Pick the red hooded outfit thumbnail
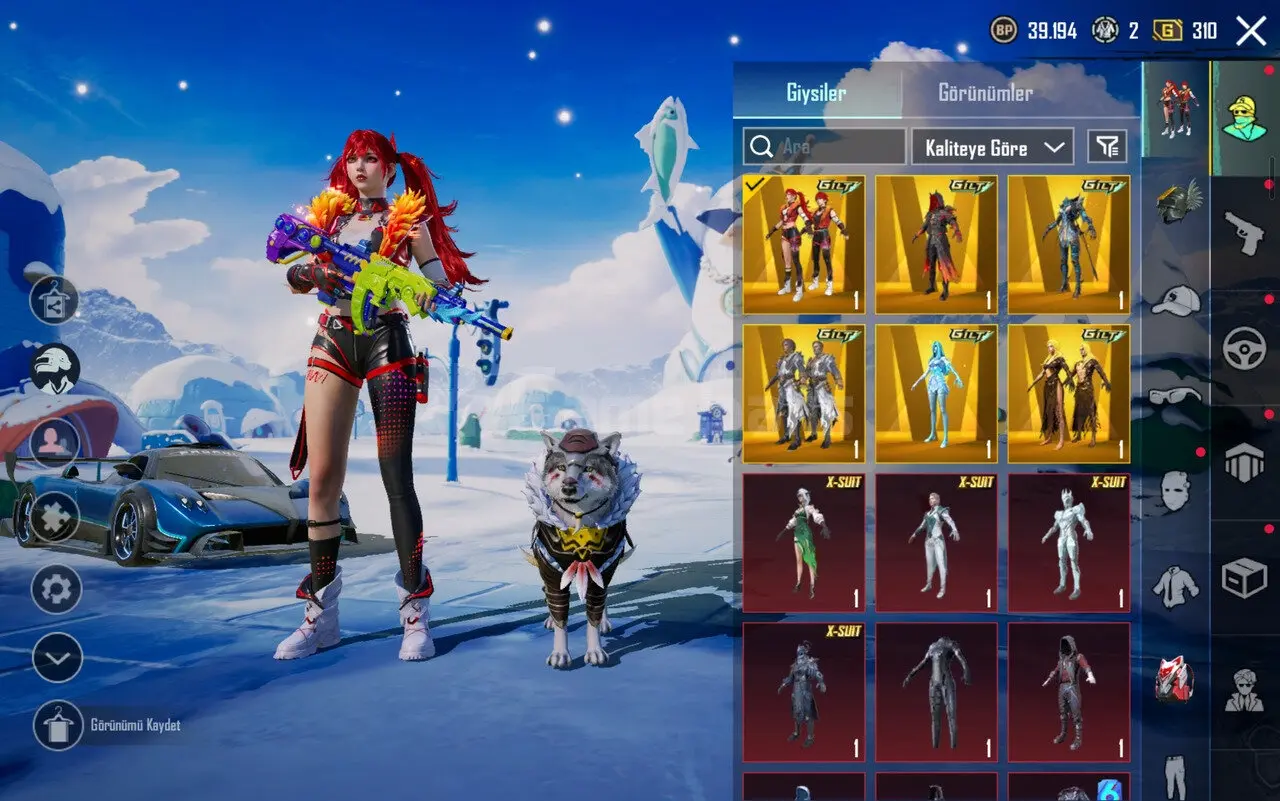The image size is (1280, 801). coord(1068,691)
